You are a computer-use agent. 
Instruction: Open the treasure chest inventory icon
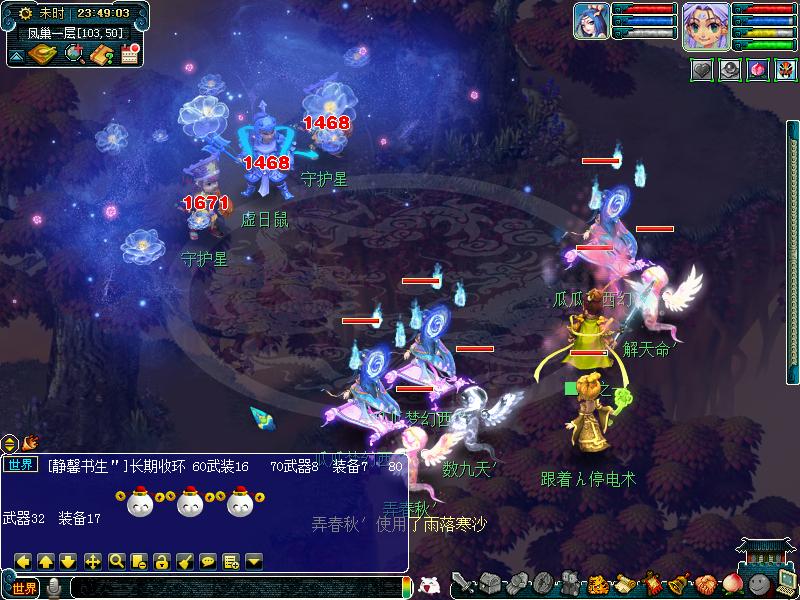coord(489,583)
